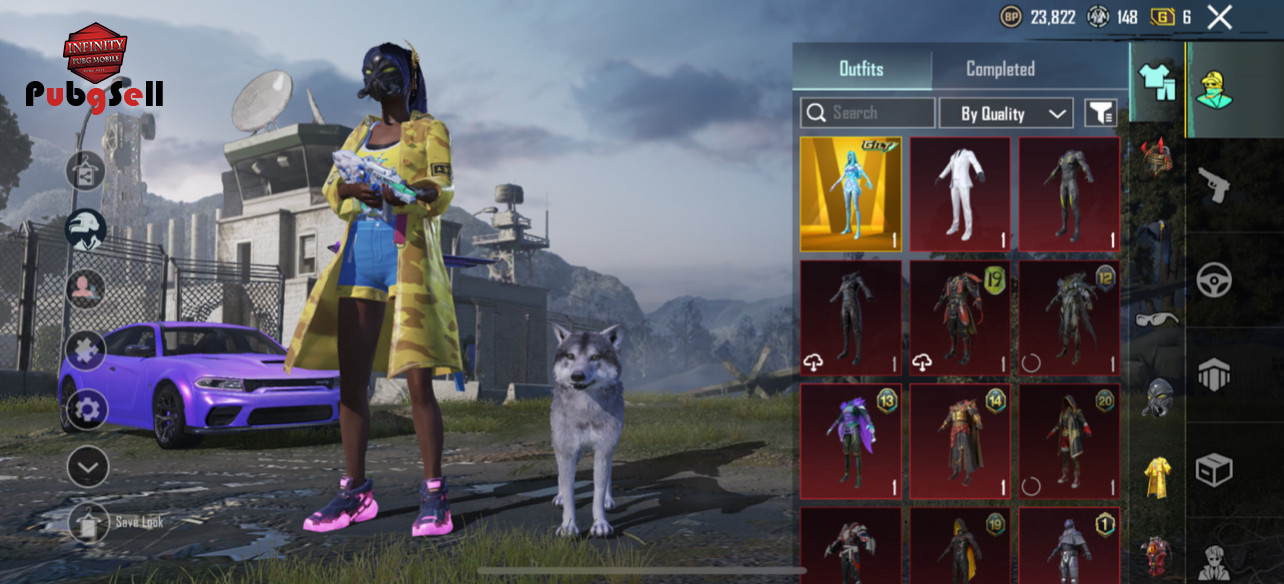Image resolution: width=1284 pixels, height=584 pixels.
Task: Save the current look
Action: [x=89, y=522]
